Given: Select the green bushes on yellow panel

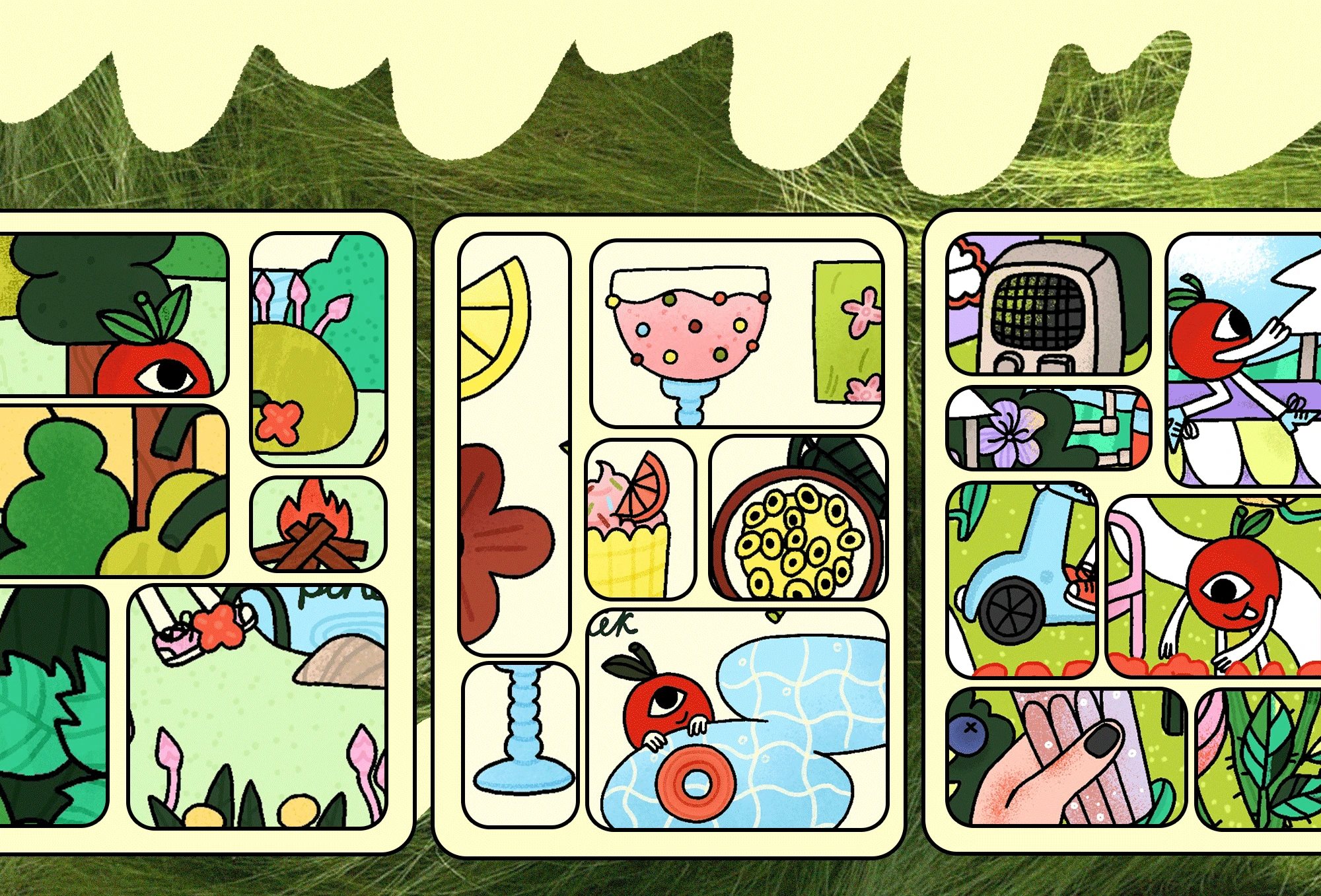Looking at the screenshot, I should click(112, 491).
